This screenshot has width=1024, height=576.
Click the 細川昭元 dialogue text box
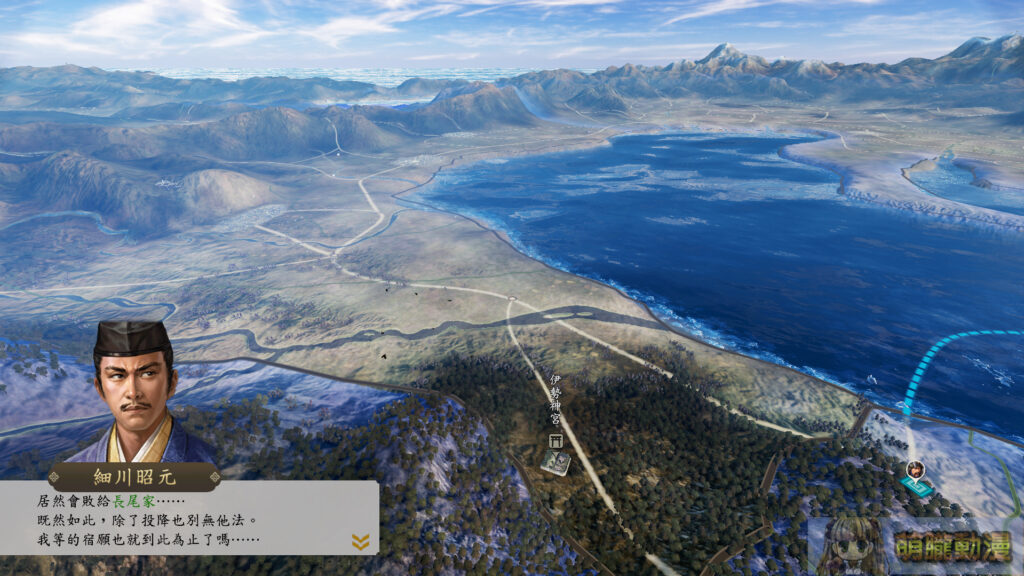[x=188, y=518]
